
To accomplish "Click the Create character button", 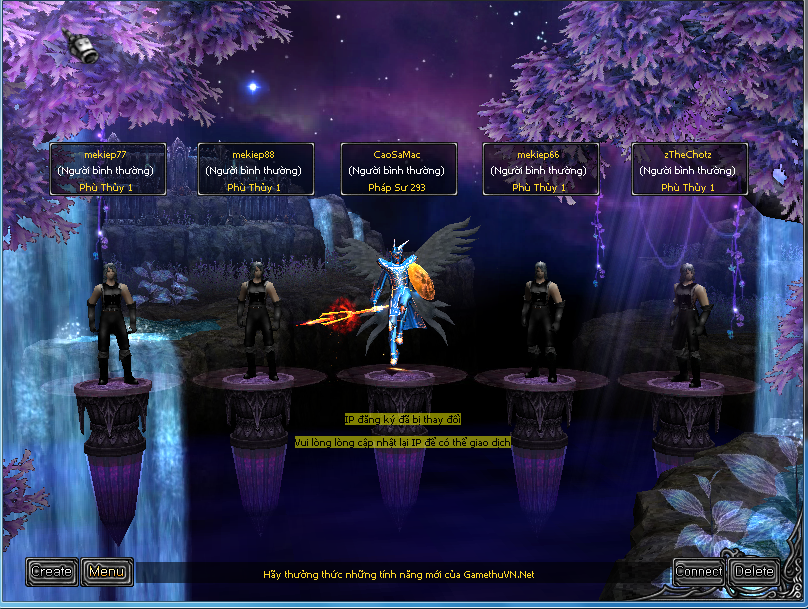I will pyautogui.click(x=52, y=572).
